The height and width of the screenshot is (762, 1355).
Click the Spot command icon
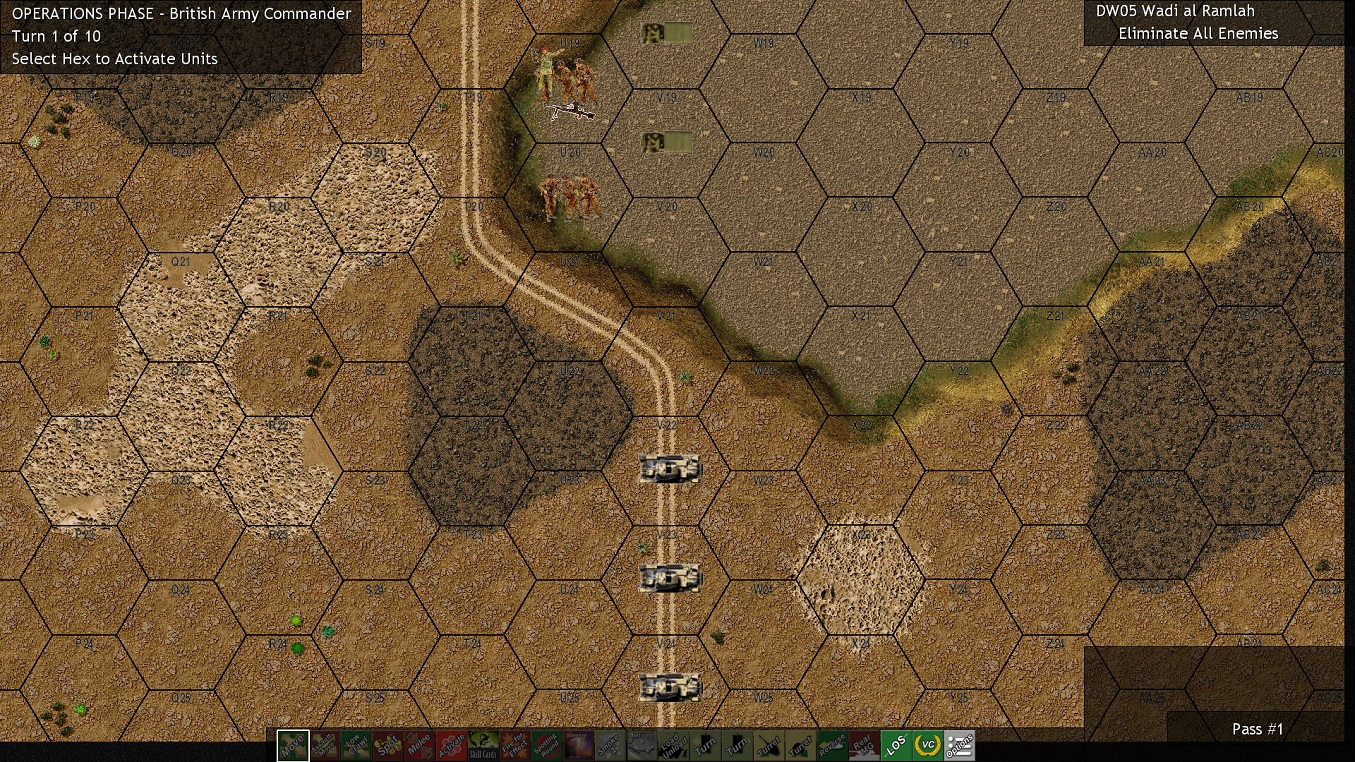387,745
